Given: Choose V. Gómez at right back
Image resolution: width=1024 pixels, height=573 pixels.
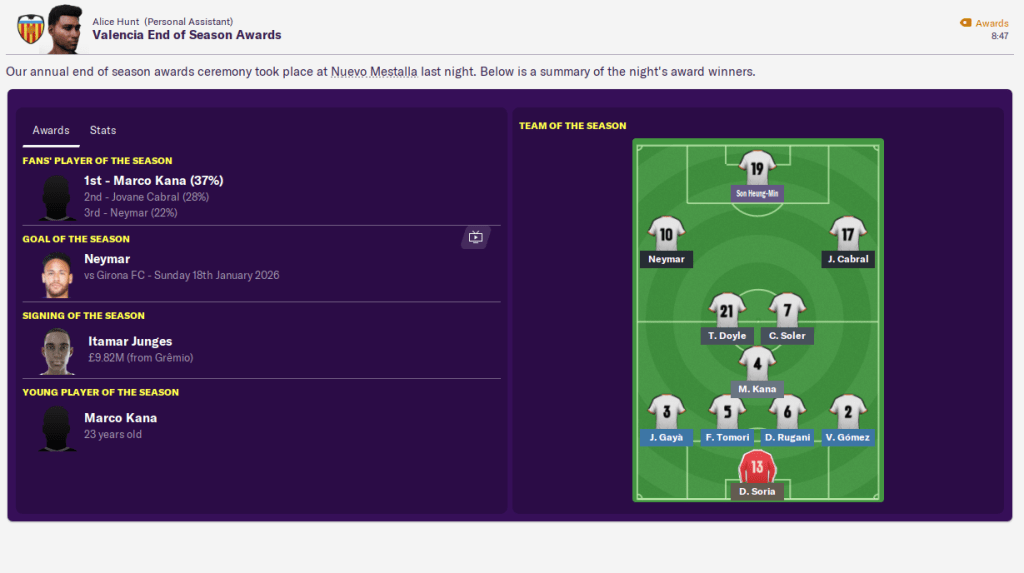Looking at the screenshot, I should tap(848, 411).
